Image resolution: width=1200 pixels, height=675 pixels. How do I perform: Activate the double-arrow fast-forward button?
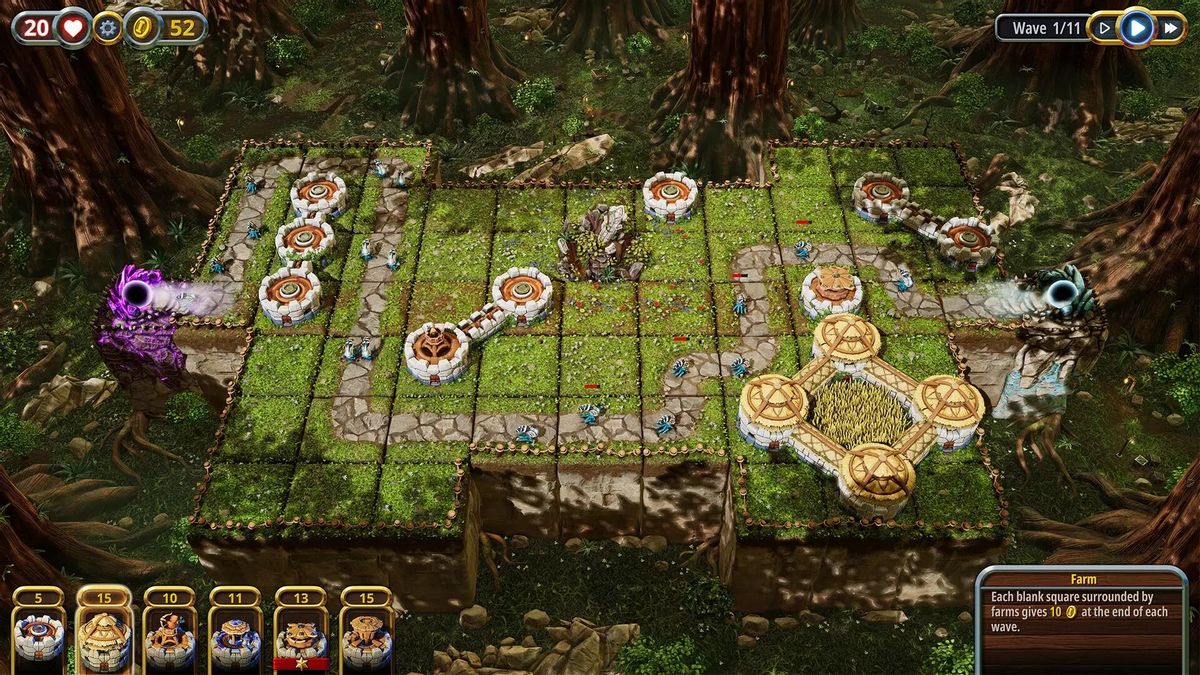(1170, 28)
